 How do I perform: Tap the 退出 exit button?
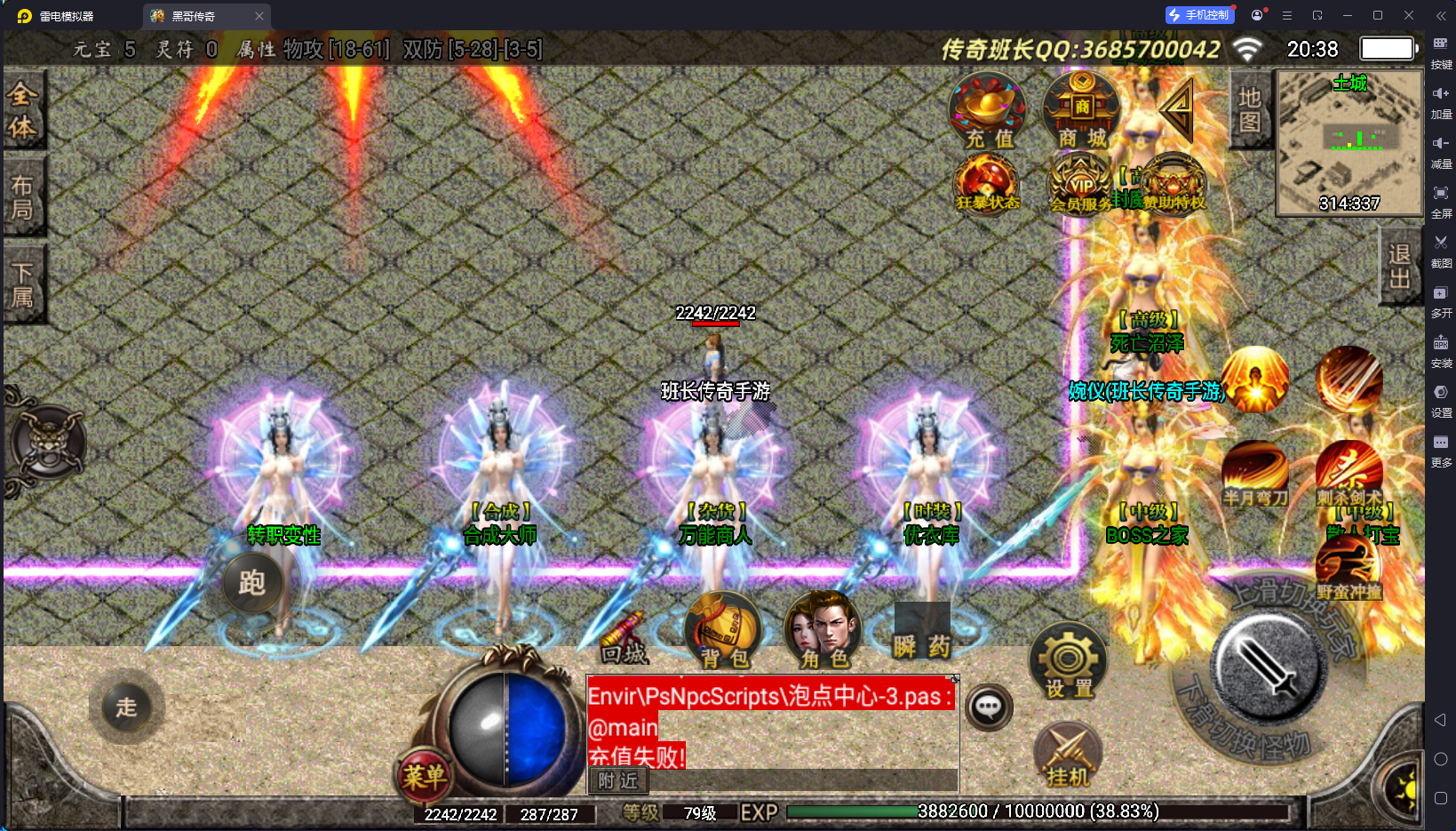[x=1400, y=266]
